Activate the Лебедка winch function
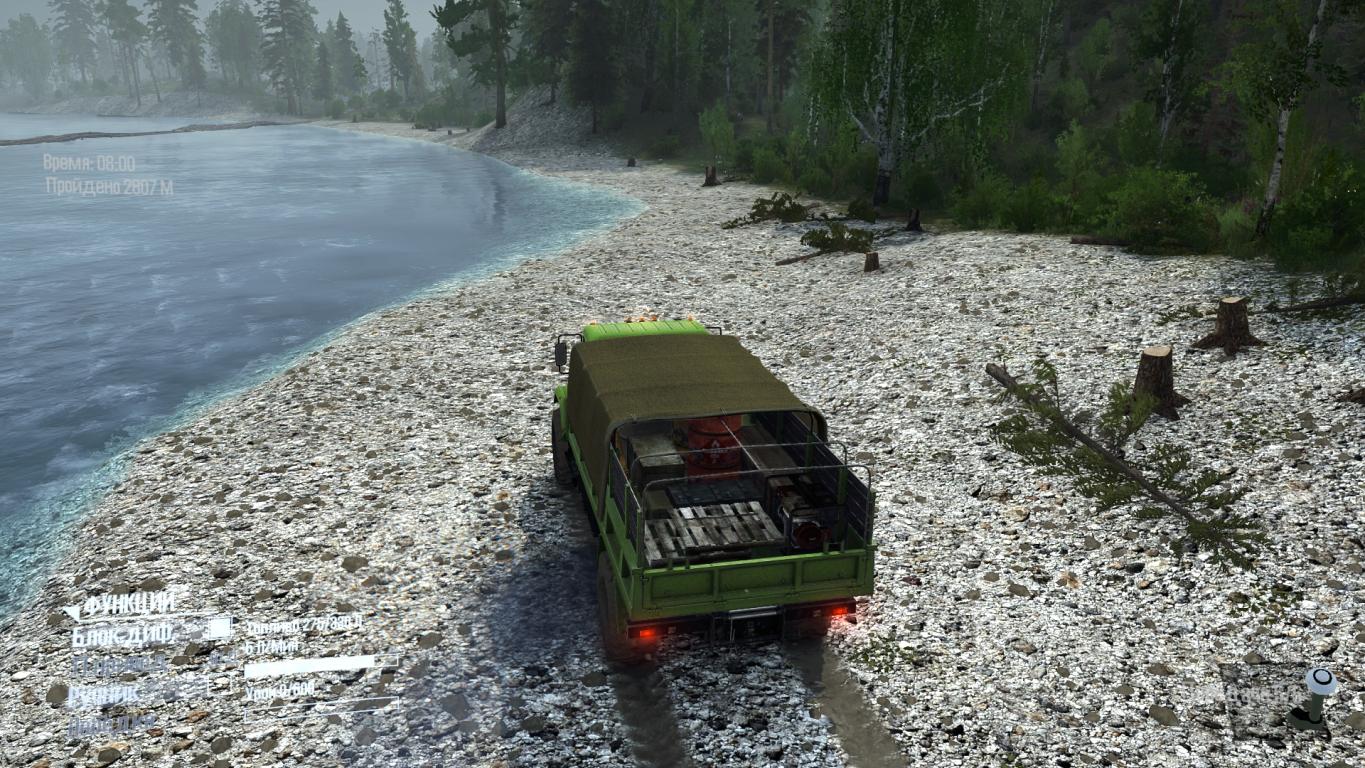Image resolution: width=1365 pixels, height=768 pixels. coord(112,723)
